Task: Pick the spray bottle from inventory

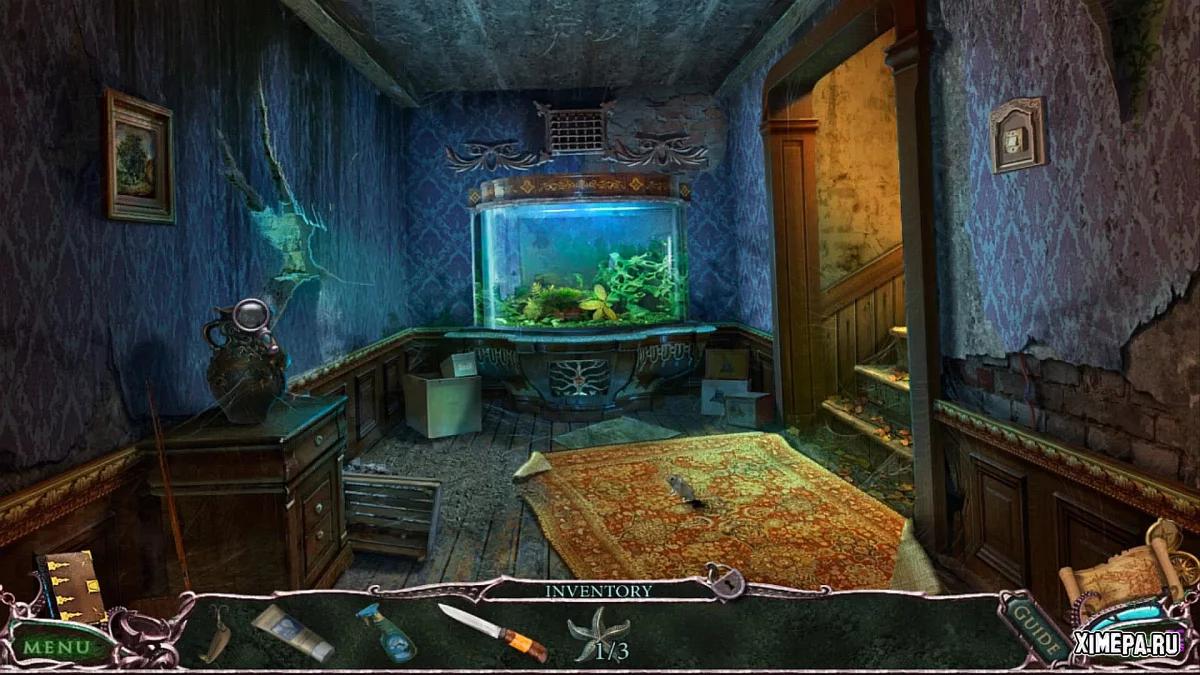Action: coord(386,632)
